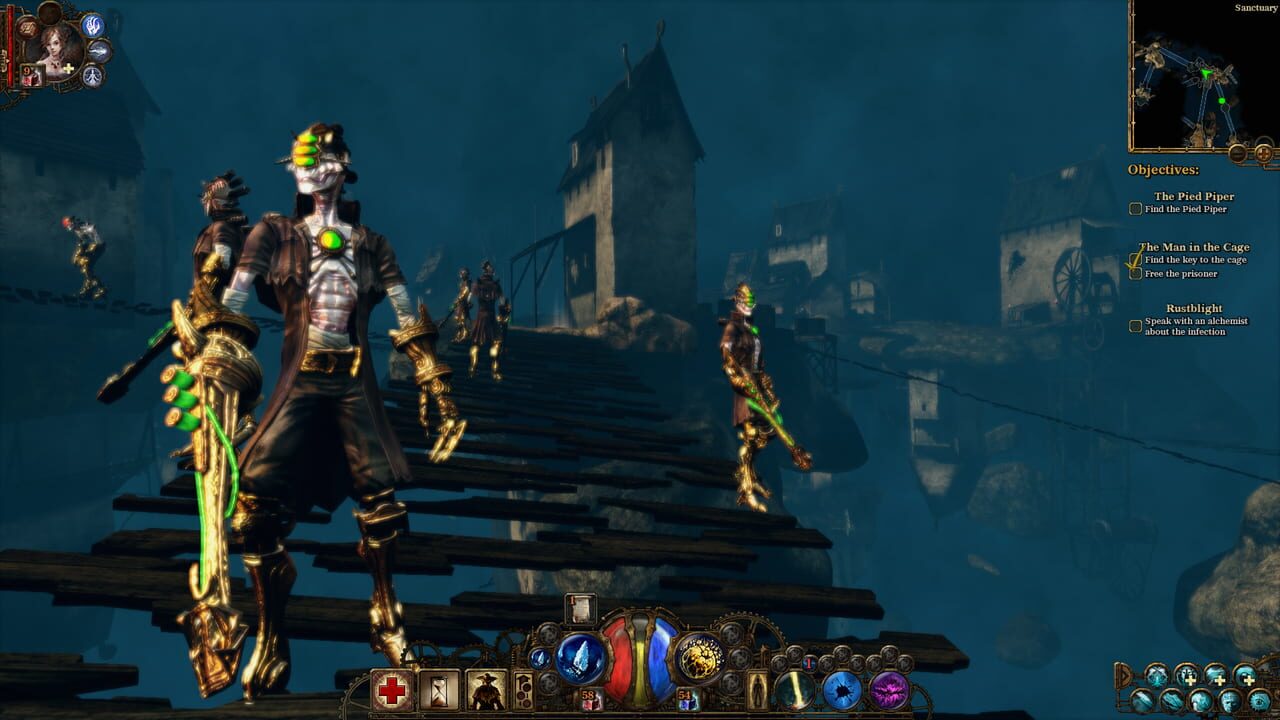The width and height of the screenshot is (1280, 720).
Task: Click the plus upgrade on a companion skill
Action: pyautogui.click(x=1191, y=680)
